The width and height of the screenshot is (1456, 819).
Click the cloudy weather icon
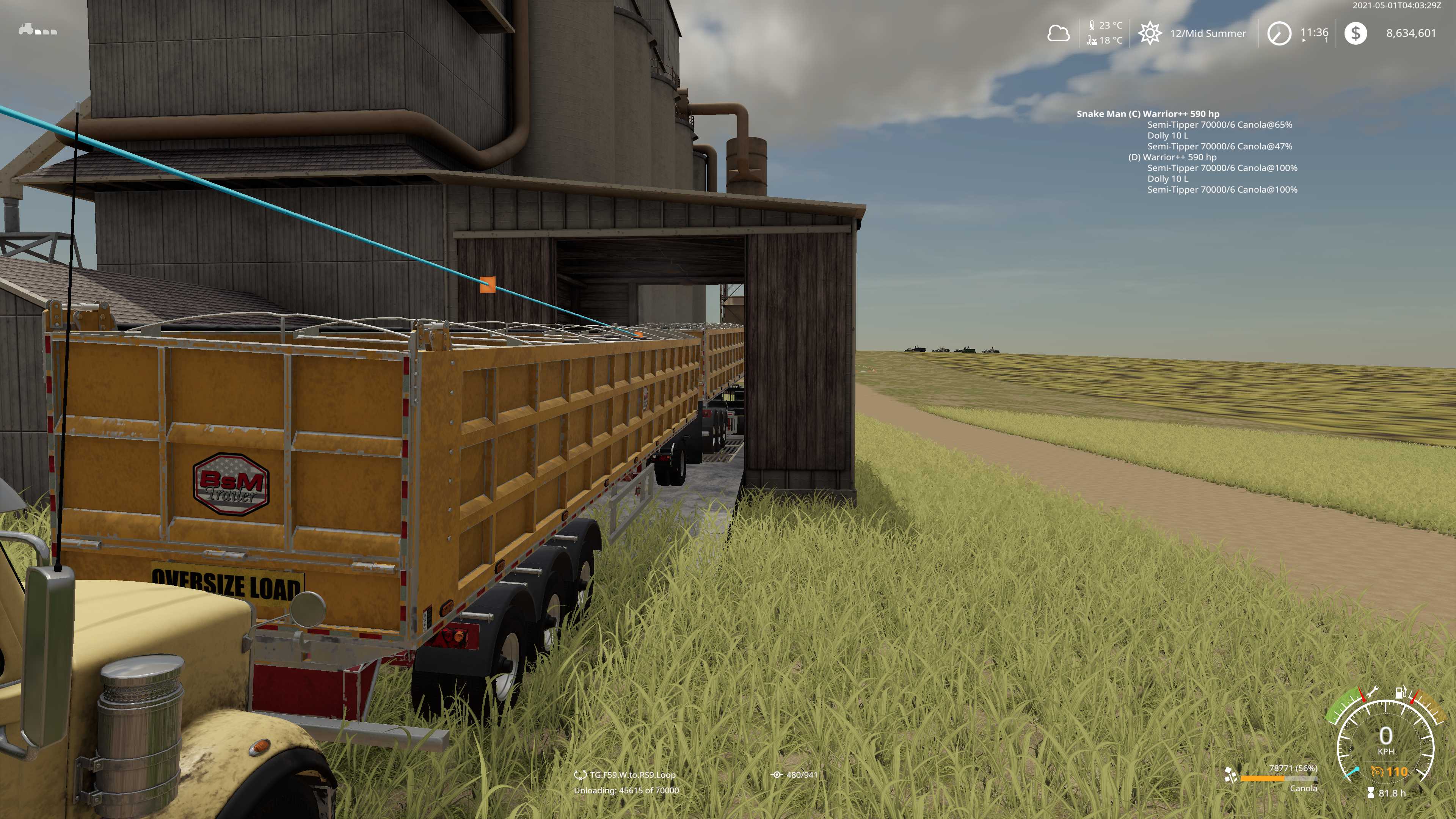tap(1058, 33)
